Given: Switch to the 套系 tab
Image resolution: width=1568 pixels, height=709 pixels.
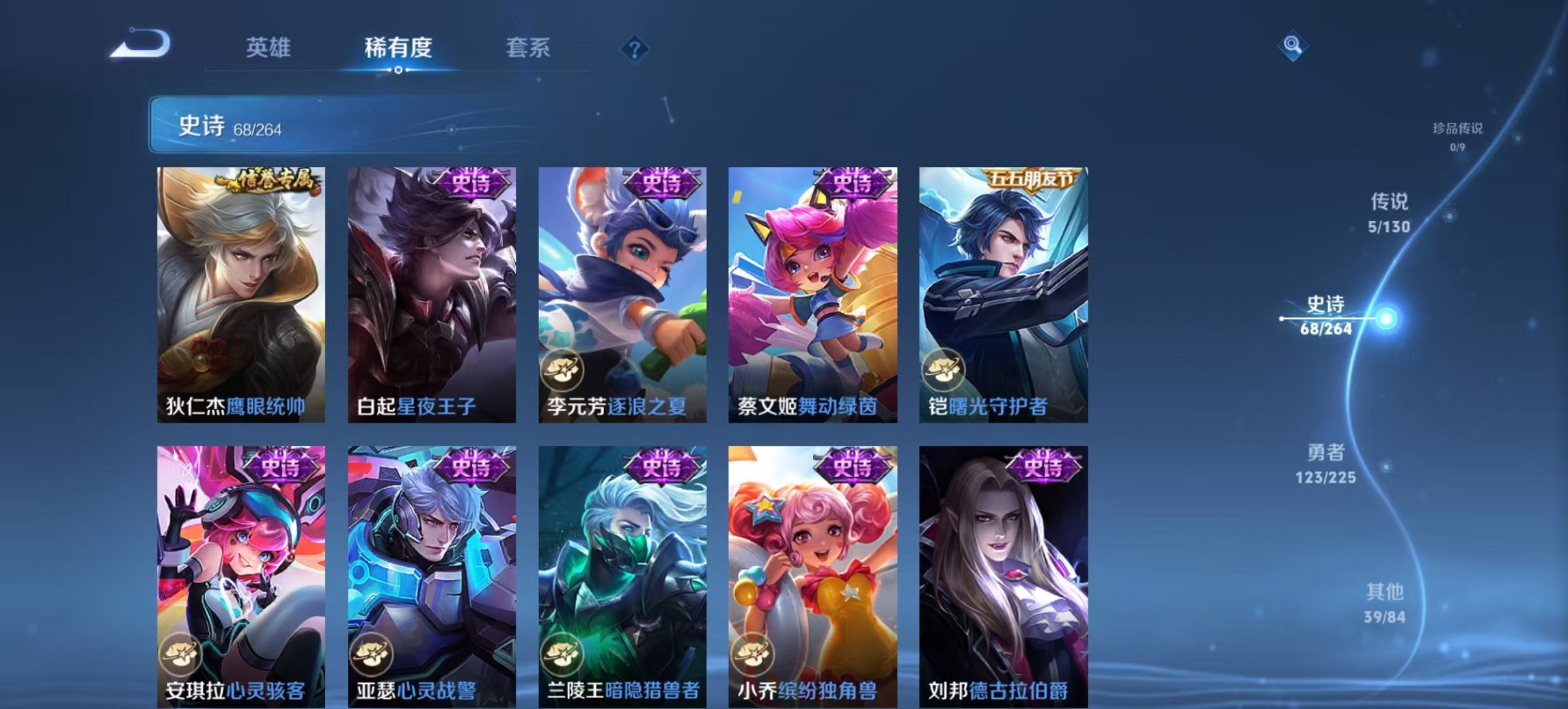Looking at the screenshot, I should coord(527,48).
